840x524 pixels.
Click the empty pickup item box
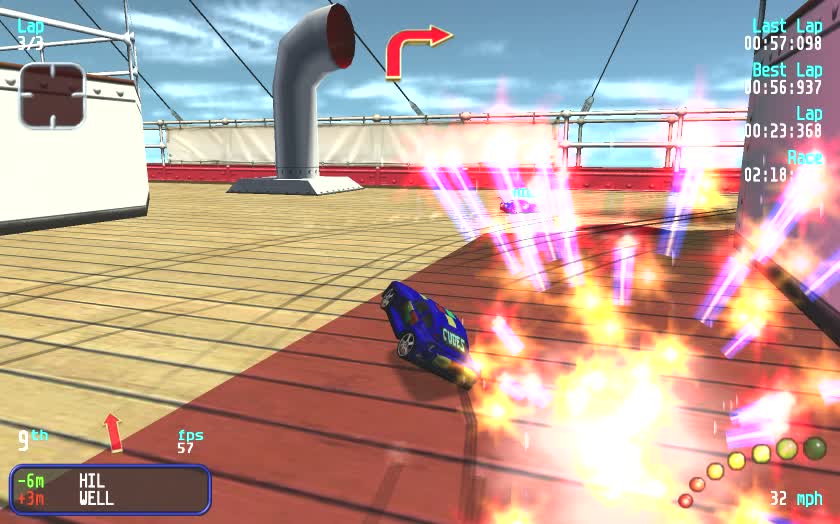(51, 95)
